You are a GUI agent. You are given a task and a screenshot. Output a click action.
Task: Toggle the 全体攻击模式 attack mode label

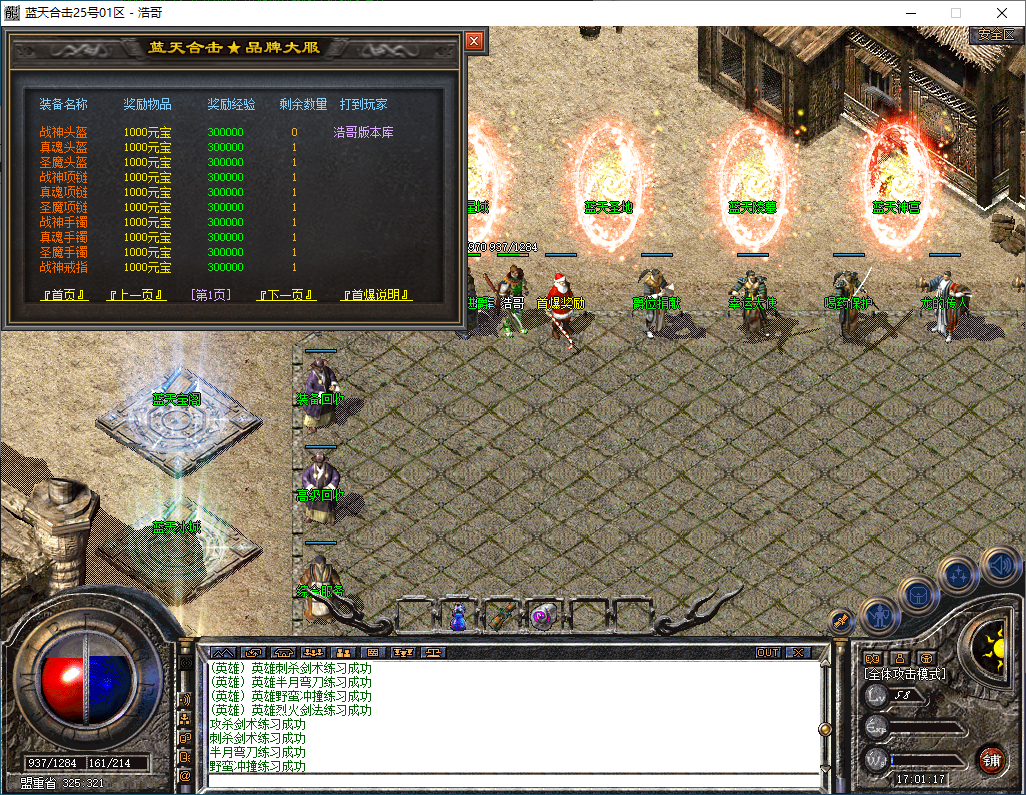click(x=905, y=674)
